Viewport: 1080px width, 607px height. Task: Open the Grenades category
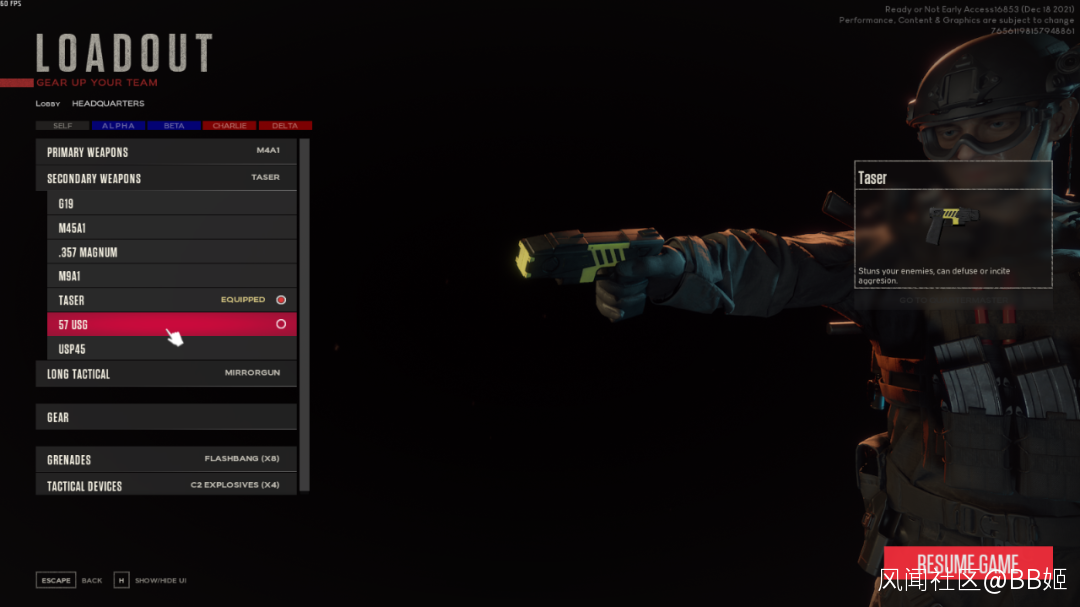pyautogui.click(x=166, y=459)
